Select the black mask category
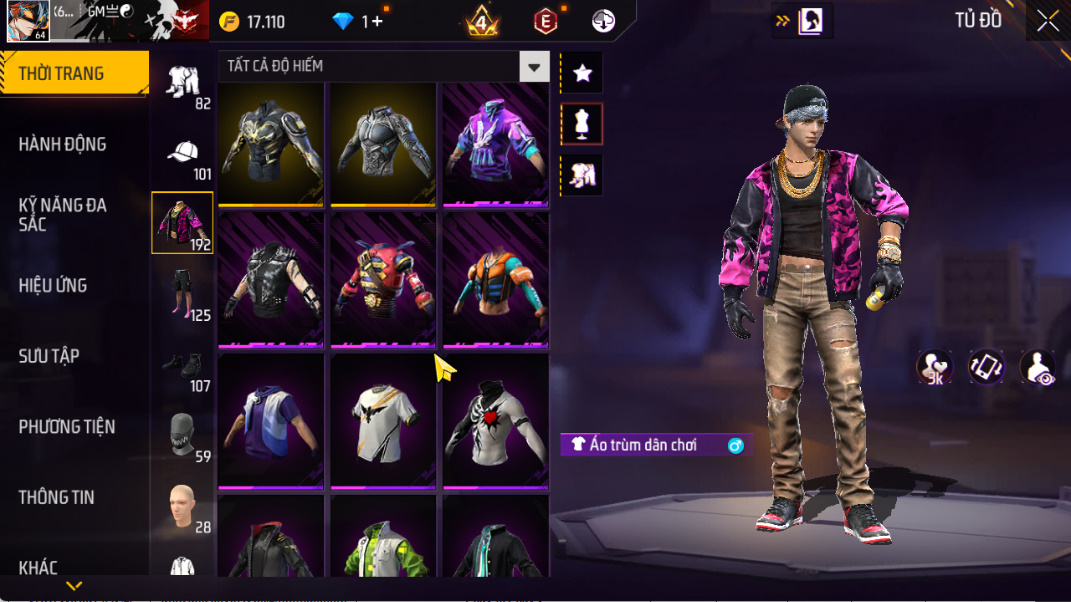Screen dimensions: 1071x602 coord(182,434)
